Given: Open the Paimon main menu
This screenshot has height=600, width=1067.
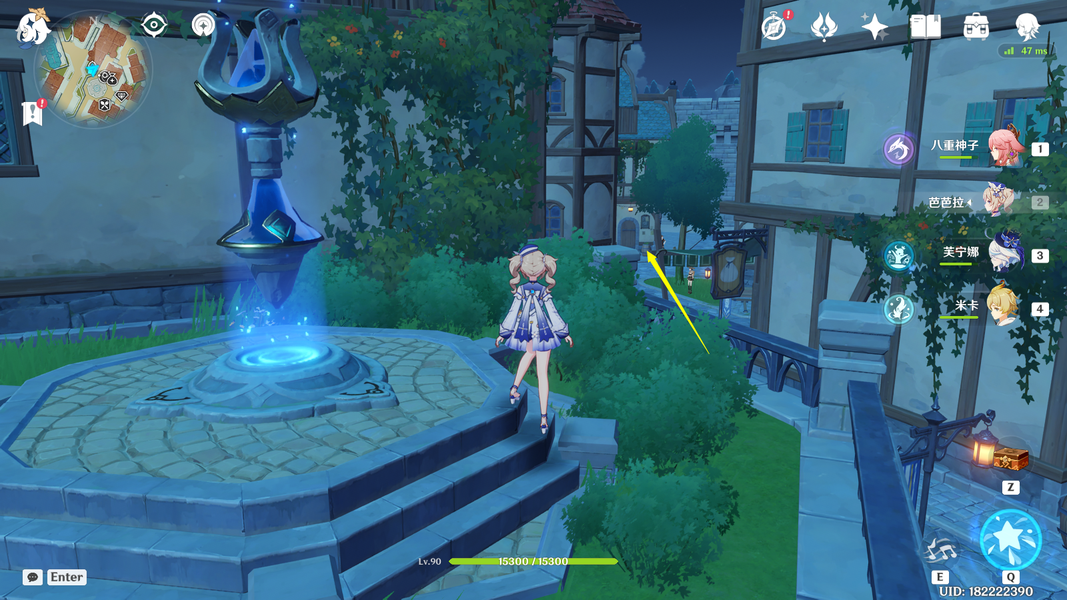Looking at the screenshot, I should point(32,26).
